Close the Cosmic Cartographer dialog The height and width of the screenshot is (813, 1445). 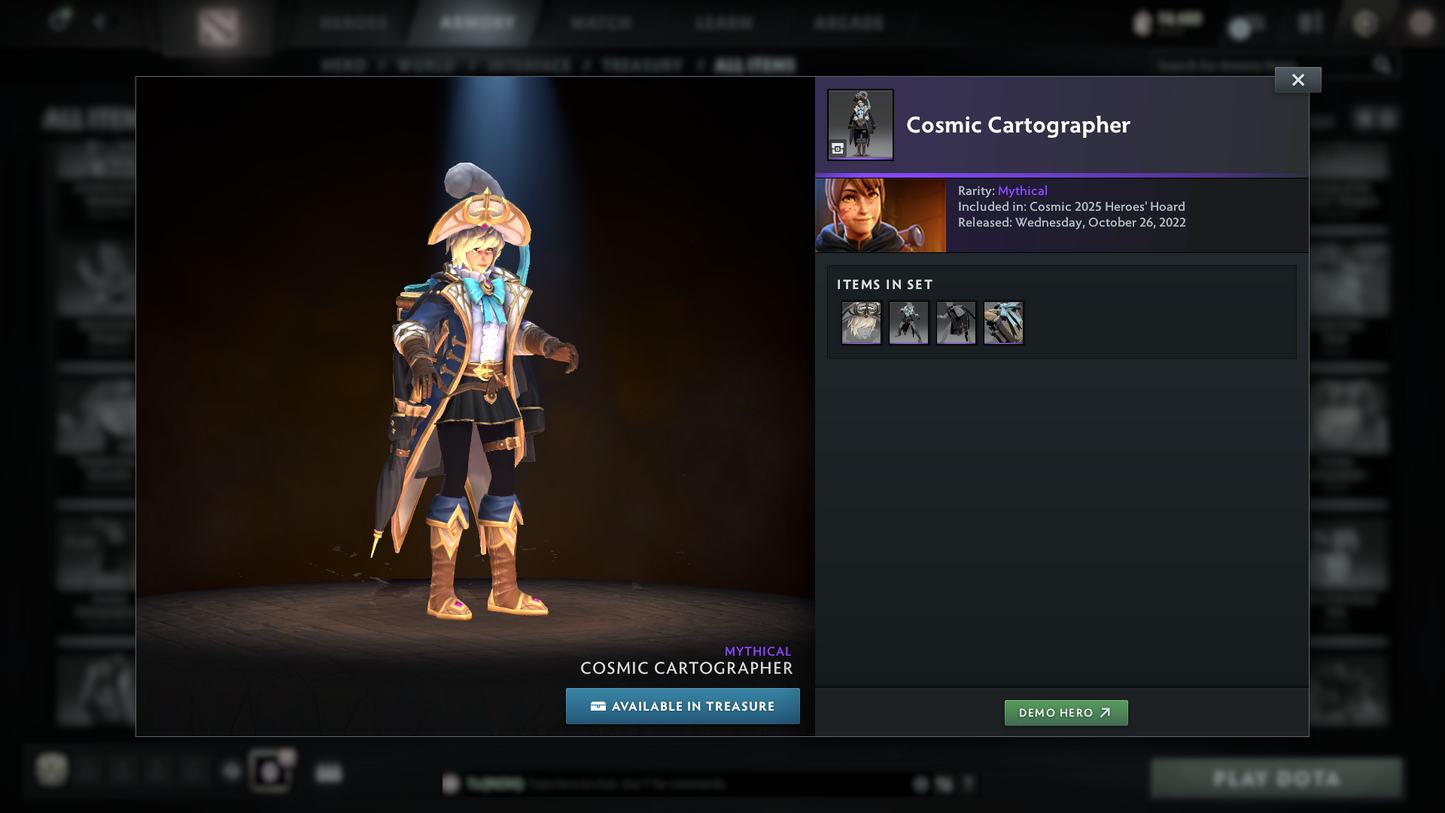click(x=1297, y=79)
